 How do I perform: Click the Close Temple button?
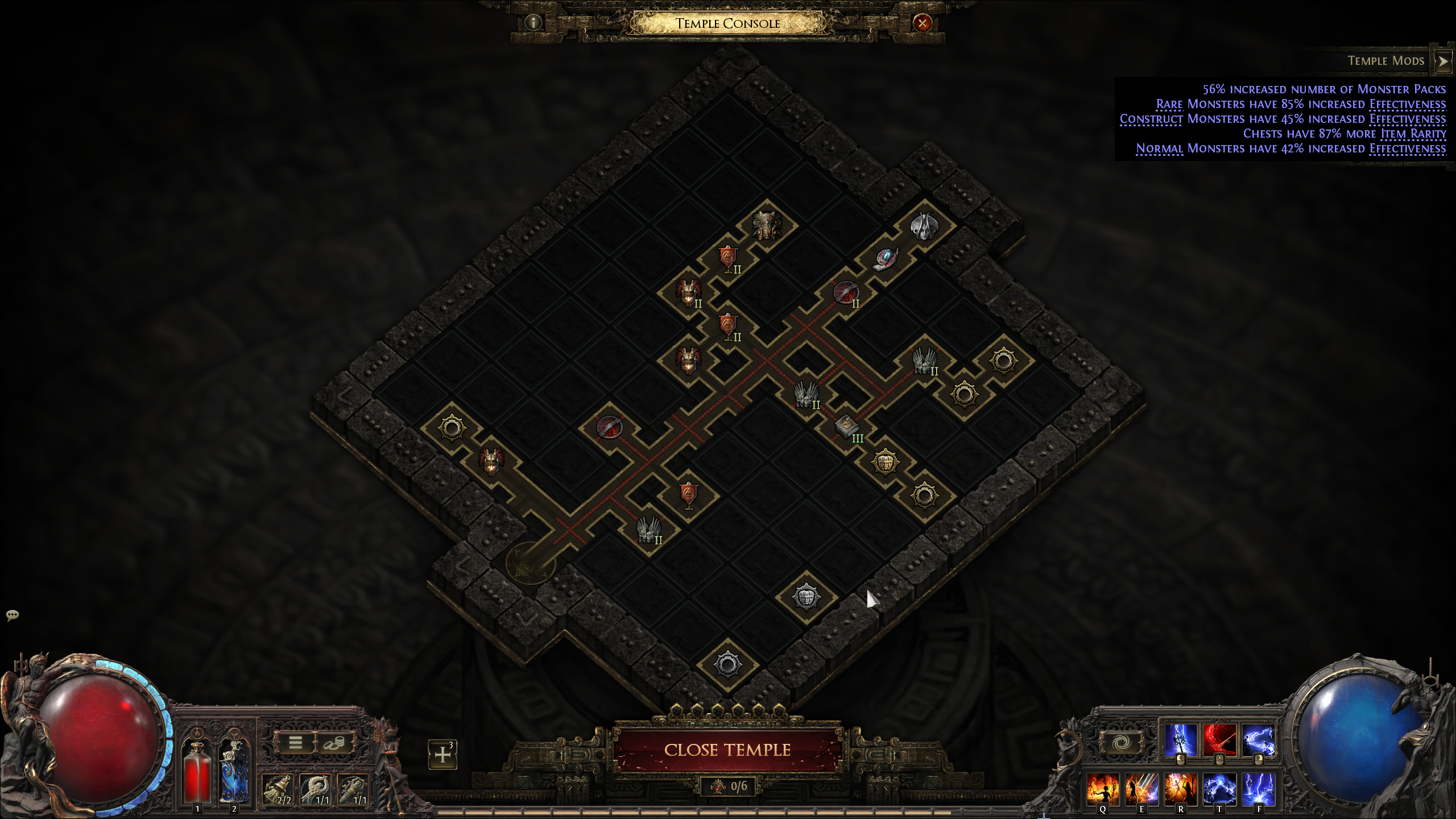pyautogui.click(x=727, y=750)
